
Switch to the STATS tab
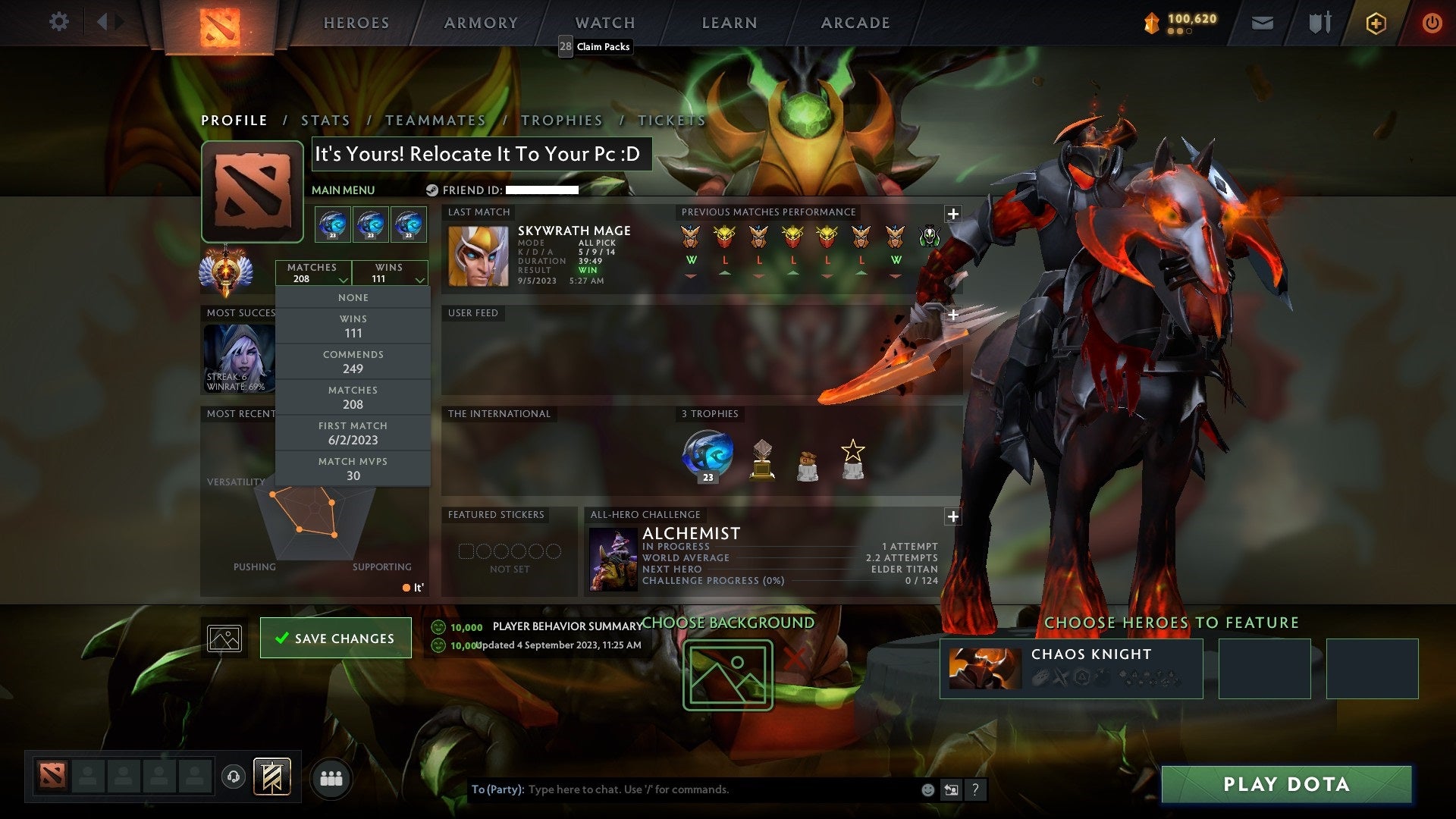[x=325, y=120]
